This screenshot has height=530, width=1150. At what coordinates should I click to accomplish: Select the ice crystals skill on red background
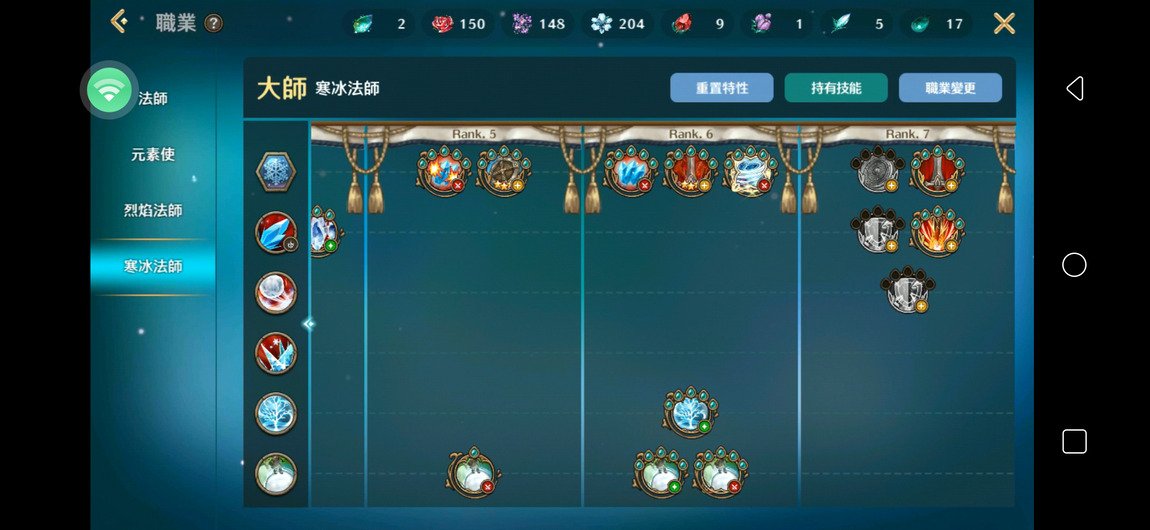tap(275, 353)
